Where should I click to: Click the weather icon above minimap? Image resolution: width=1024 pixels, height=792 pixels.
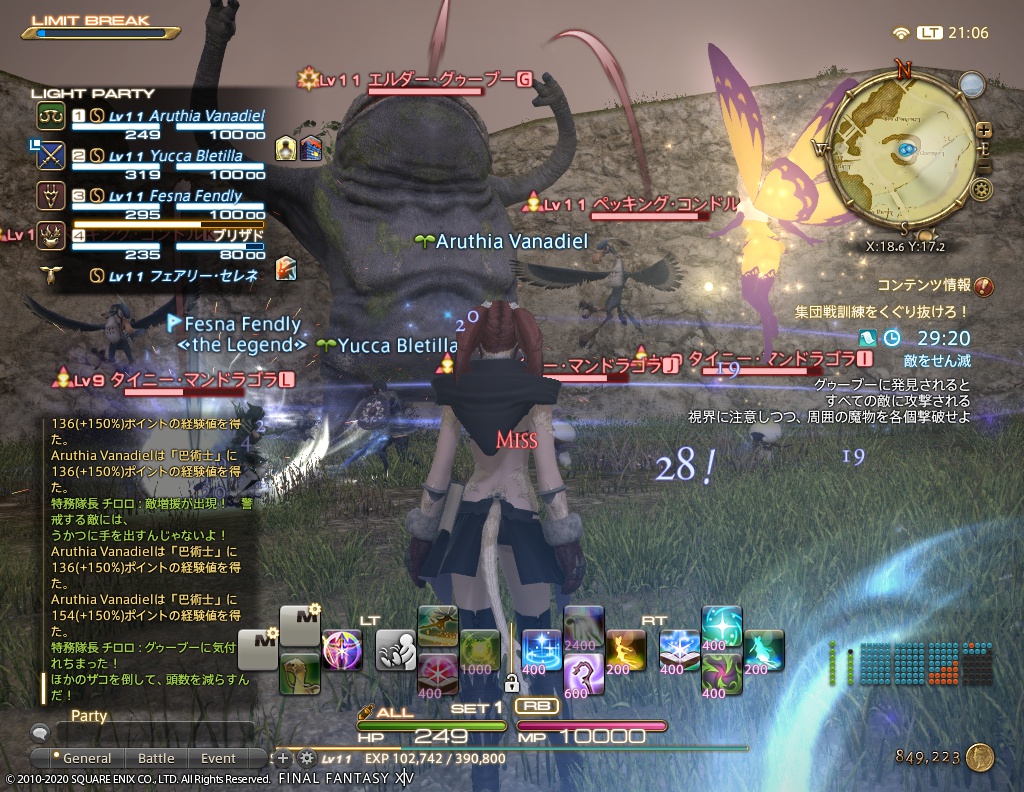[971, 83]
